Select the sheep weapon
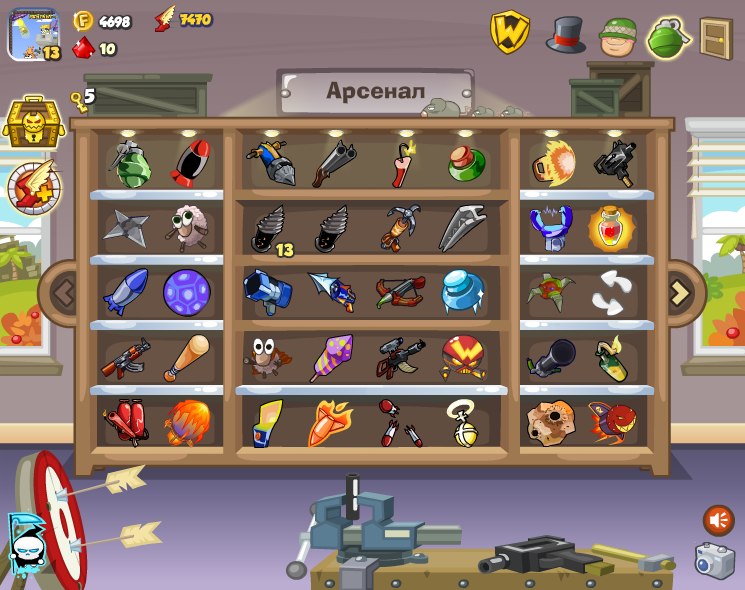Viewport: 745px width, 590px height. click(185, 226)
